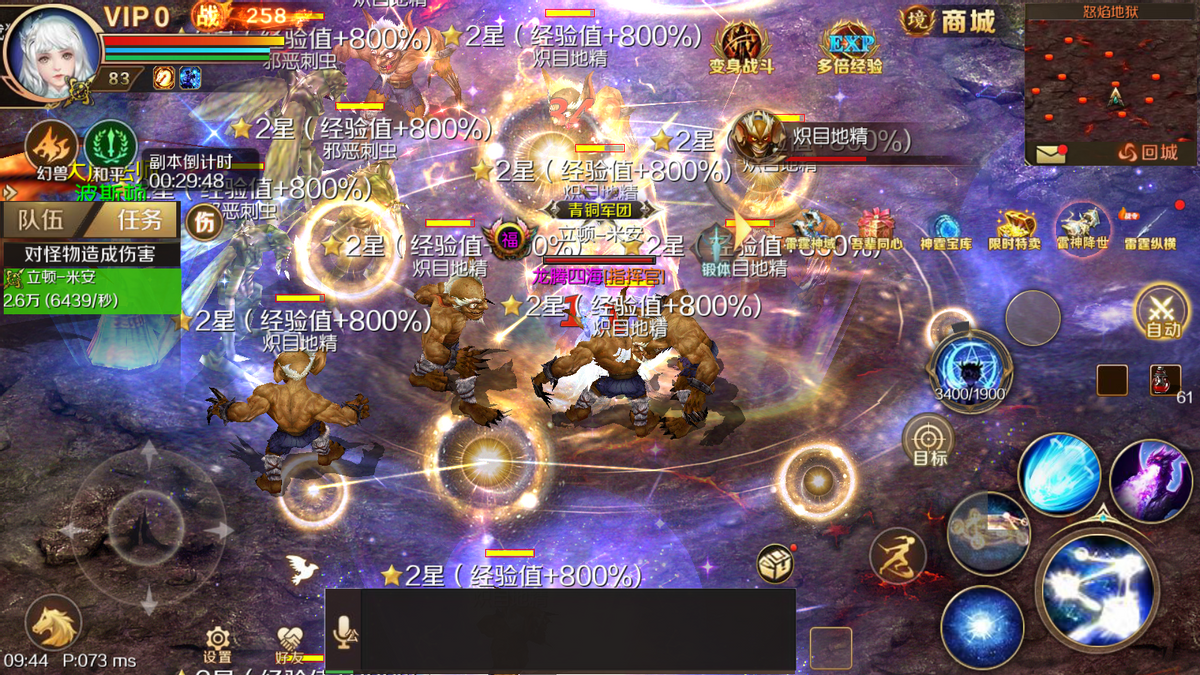Image resolution: width=1200 pixels, height=675 pixels.
Task: Open the mail envelope under the minimap
Action: (x=1049, y=153)
